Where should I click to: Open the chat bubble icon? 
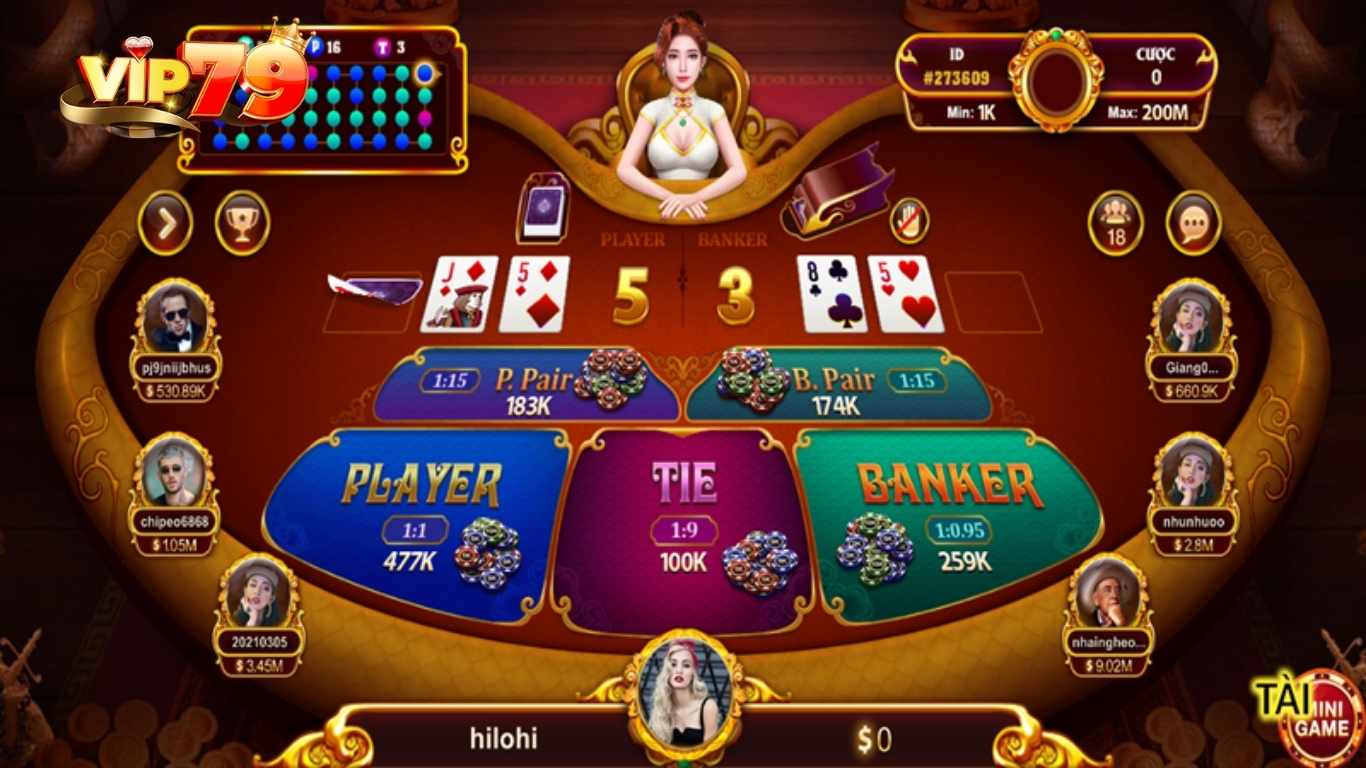pyautogui.click(x=1193, y=222)
